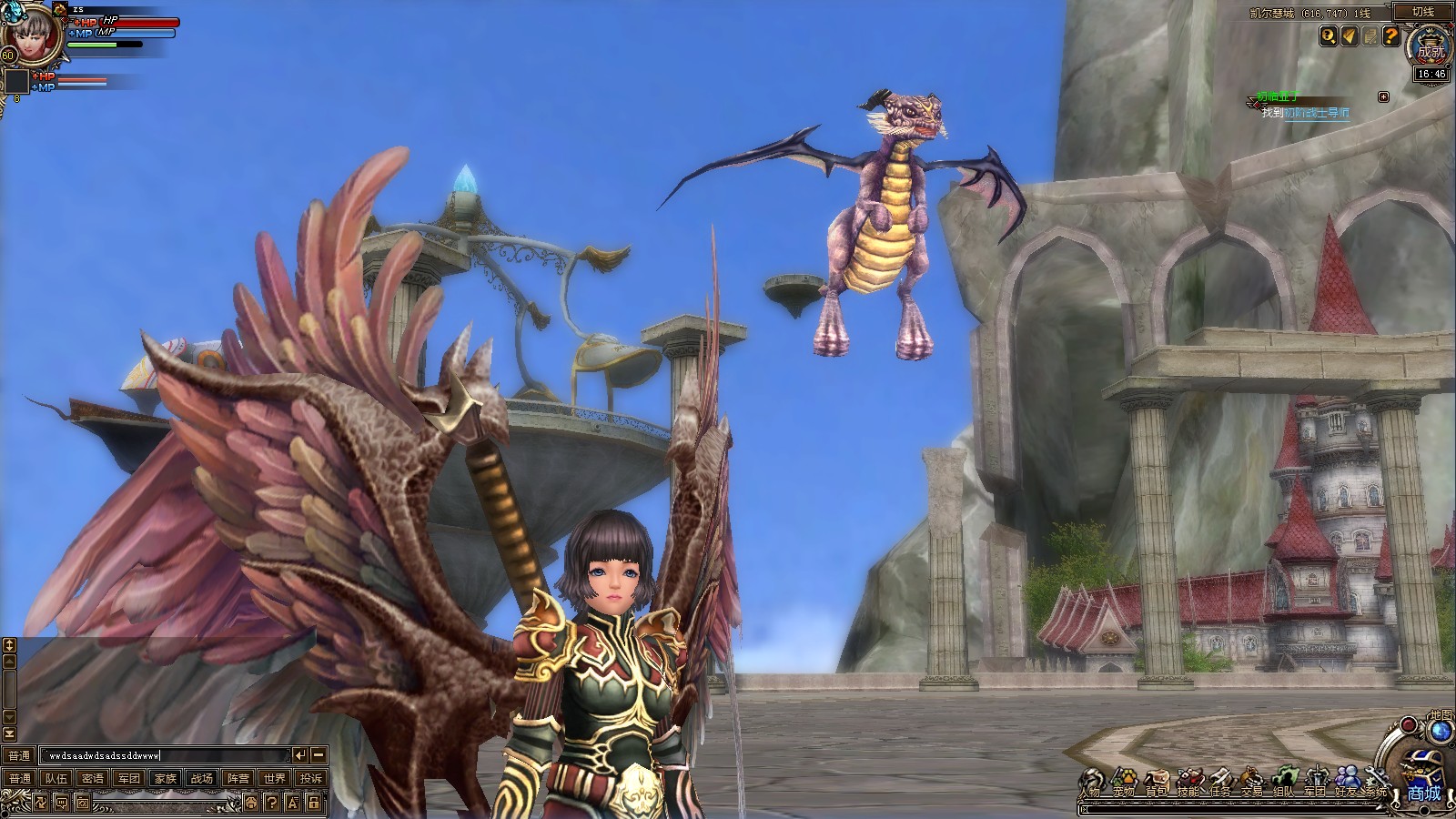Open the orange question-mark help icon
This screenshot has width=1456, height=819.
pos(1390,36)
